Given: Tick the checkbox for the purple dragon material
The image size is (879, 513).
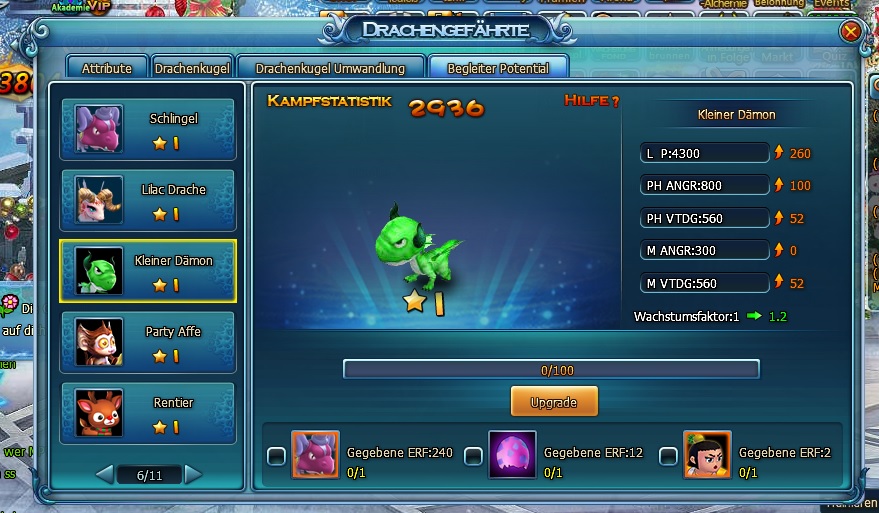Looking at the screenshot, I should click(277, 456).
